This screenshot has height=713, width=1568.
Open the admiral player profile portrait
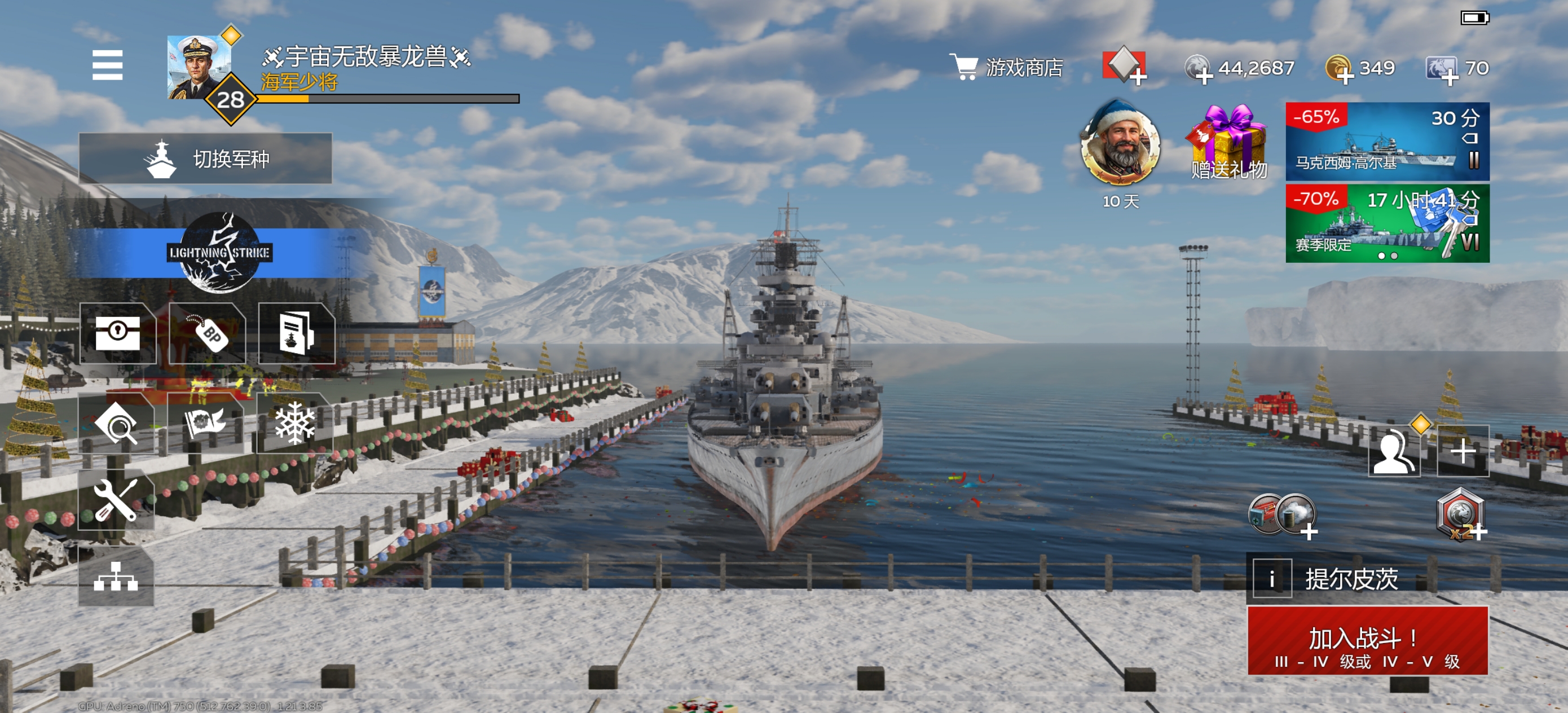pyautogui.click(x=197, y=67)
